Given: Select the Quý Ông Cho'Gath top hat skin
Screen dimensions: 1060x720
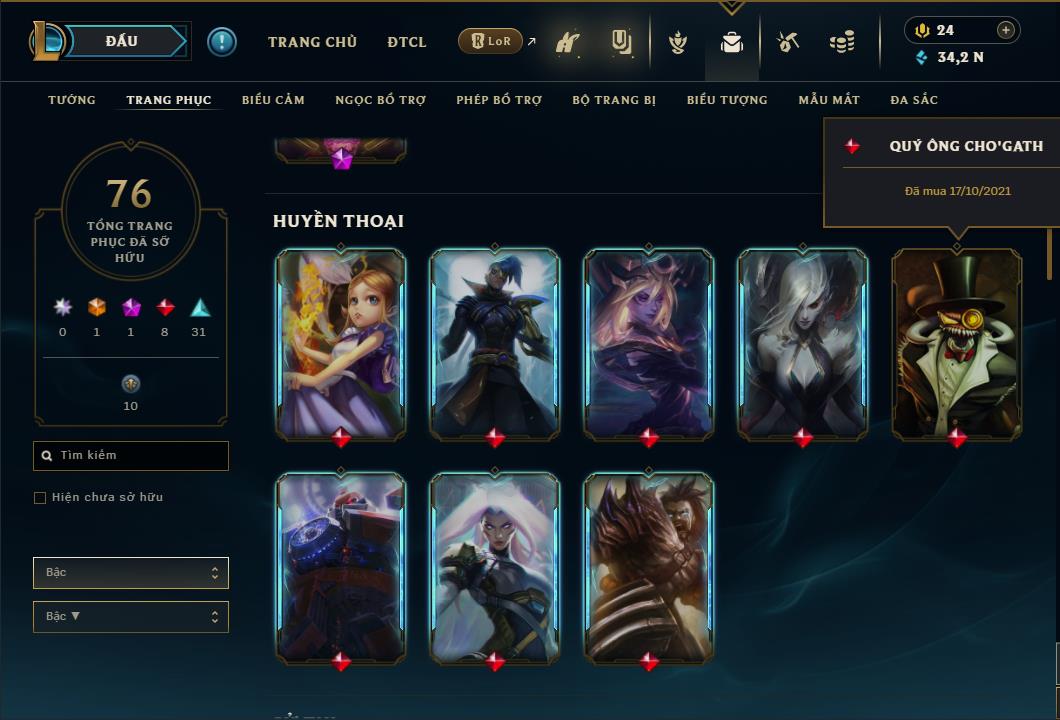Looking at the screenshot, I should [957, 343].
